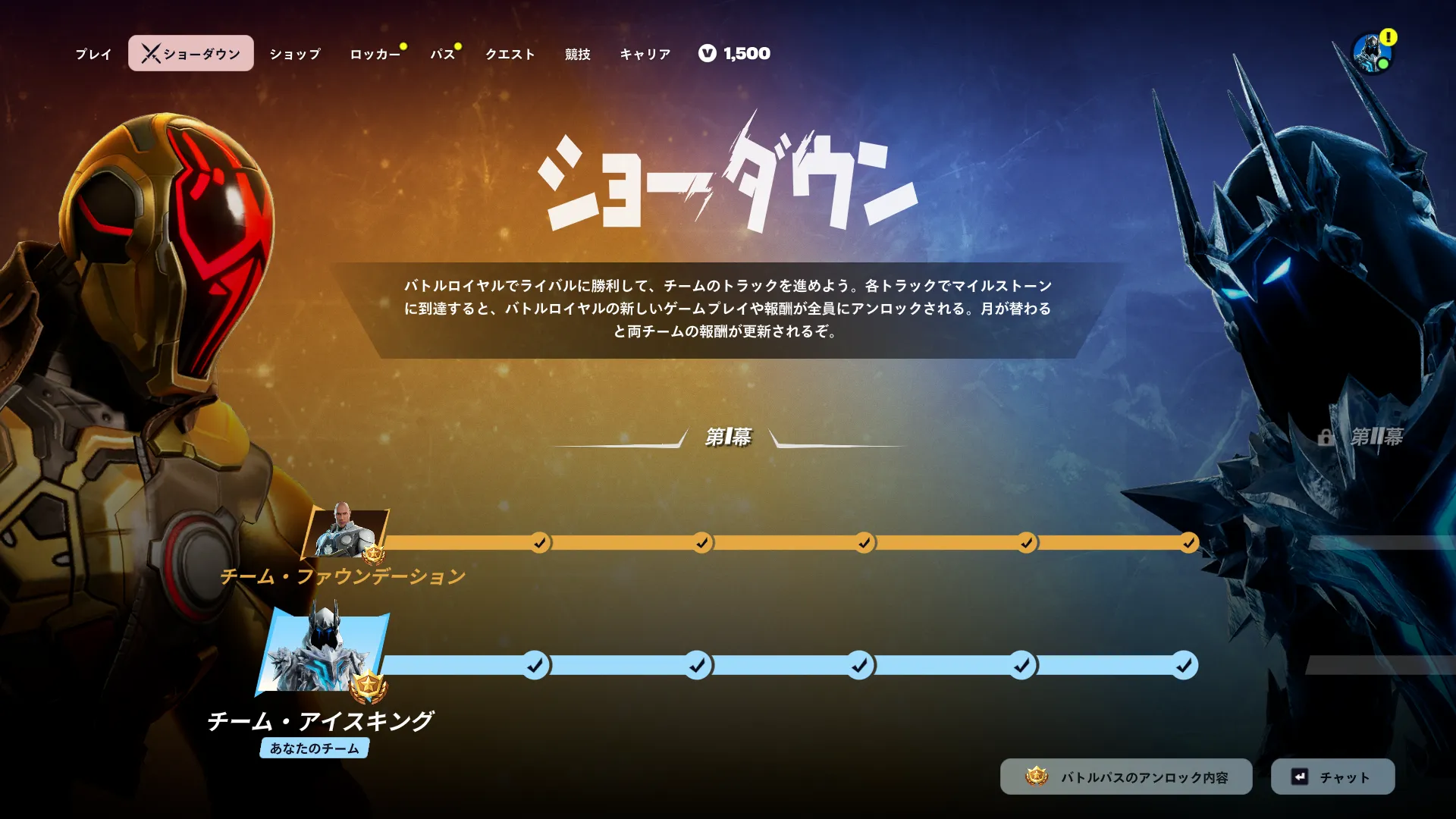Go to the ショップ tab
The height and width of the screenshot is (819, 1456).
(295, 54)
